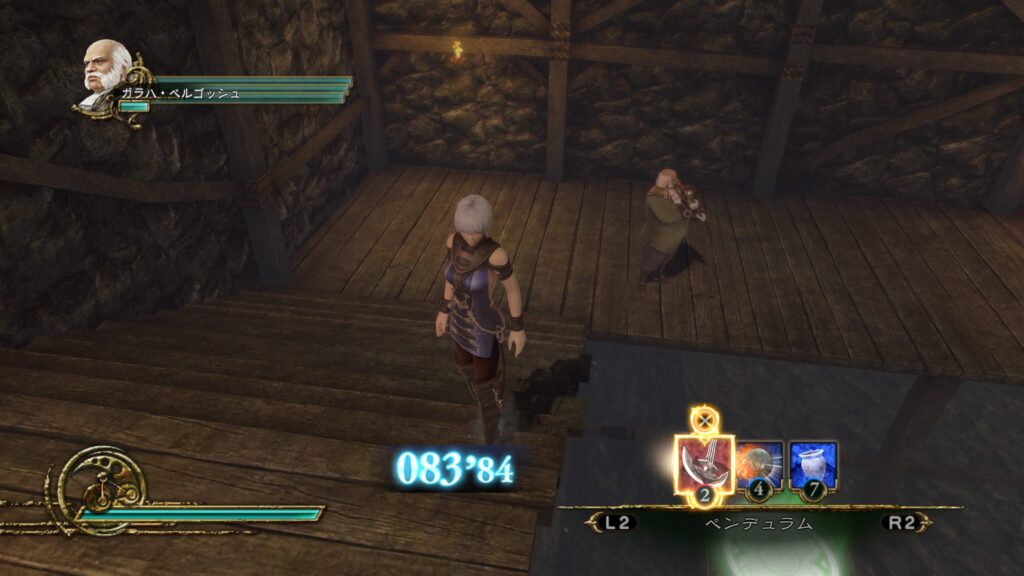The width and height of the screenshot is (1024, 576).
Task: Activate the white vase trap icon
Action: [x=813, y=465]
